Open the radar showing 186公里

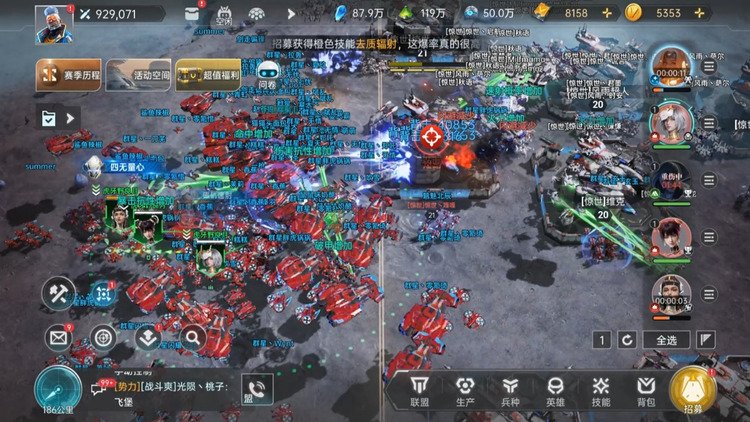click(58, 390)
